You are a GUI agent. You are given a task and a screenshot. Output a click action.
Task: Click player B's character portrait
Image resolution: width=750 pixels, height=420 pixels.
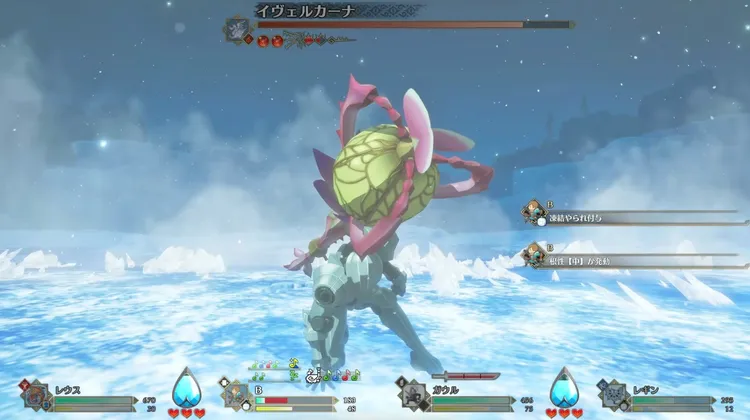click(236, 395)
